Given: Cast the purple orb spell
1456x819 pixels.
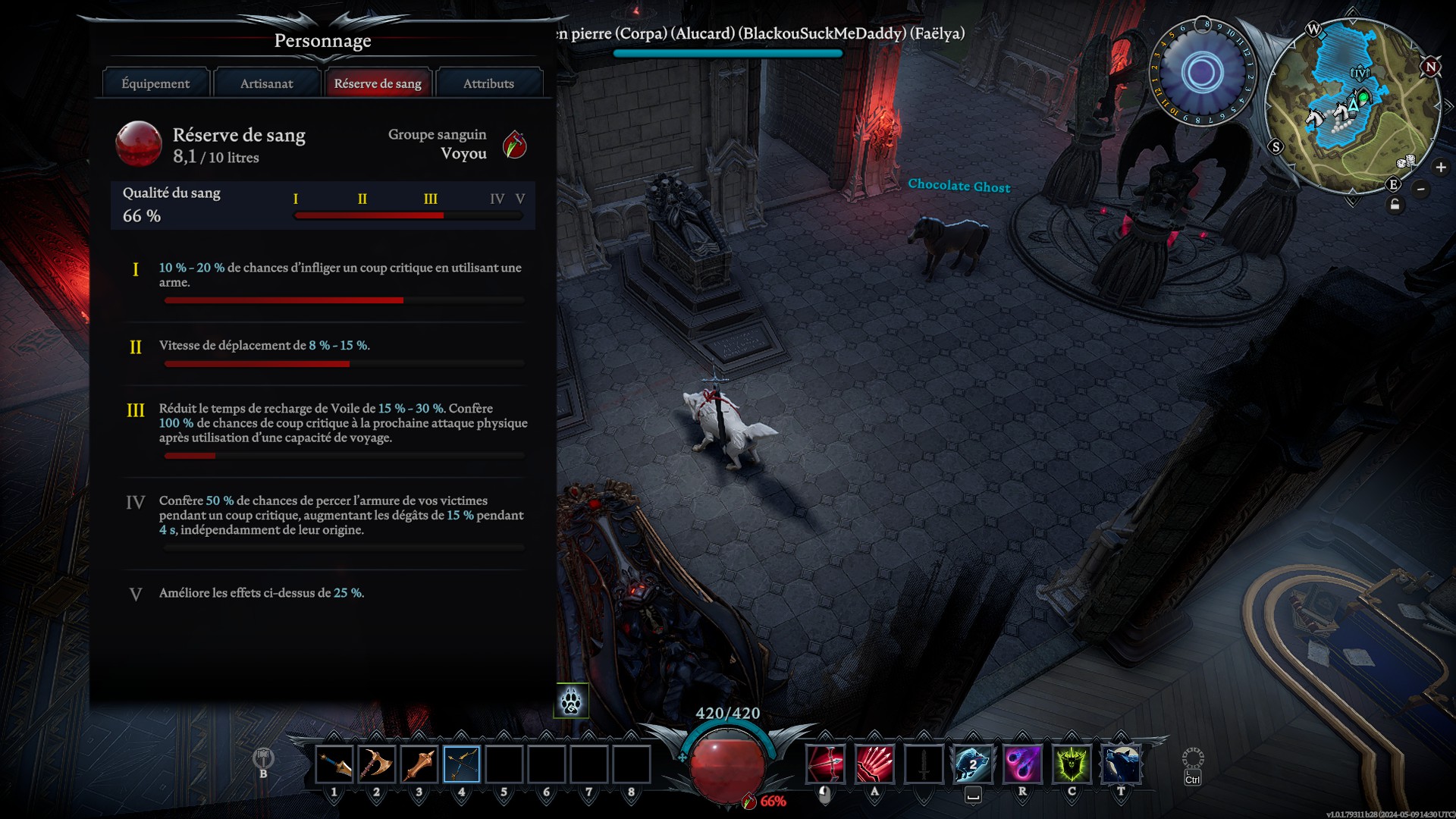Looking at the screenshot, I should tap(1022, 764).
